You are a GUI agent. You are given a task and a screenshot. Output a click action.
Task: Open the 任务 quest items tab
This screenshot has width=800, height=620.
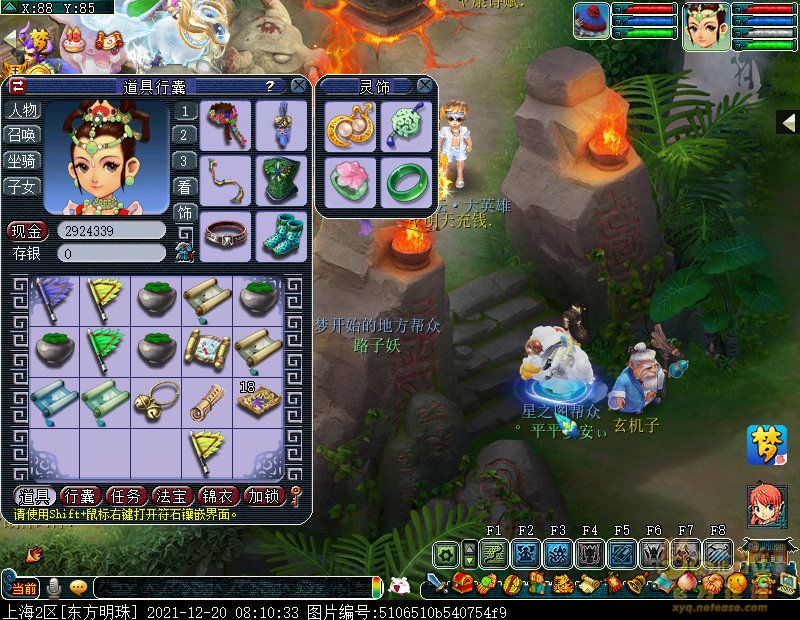tap(127, 496)
